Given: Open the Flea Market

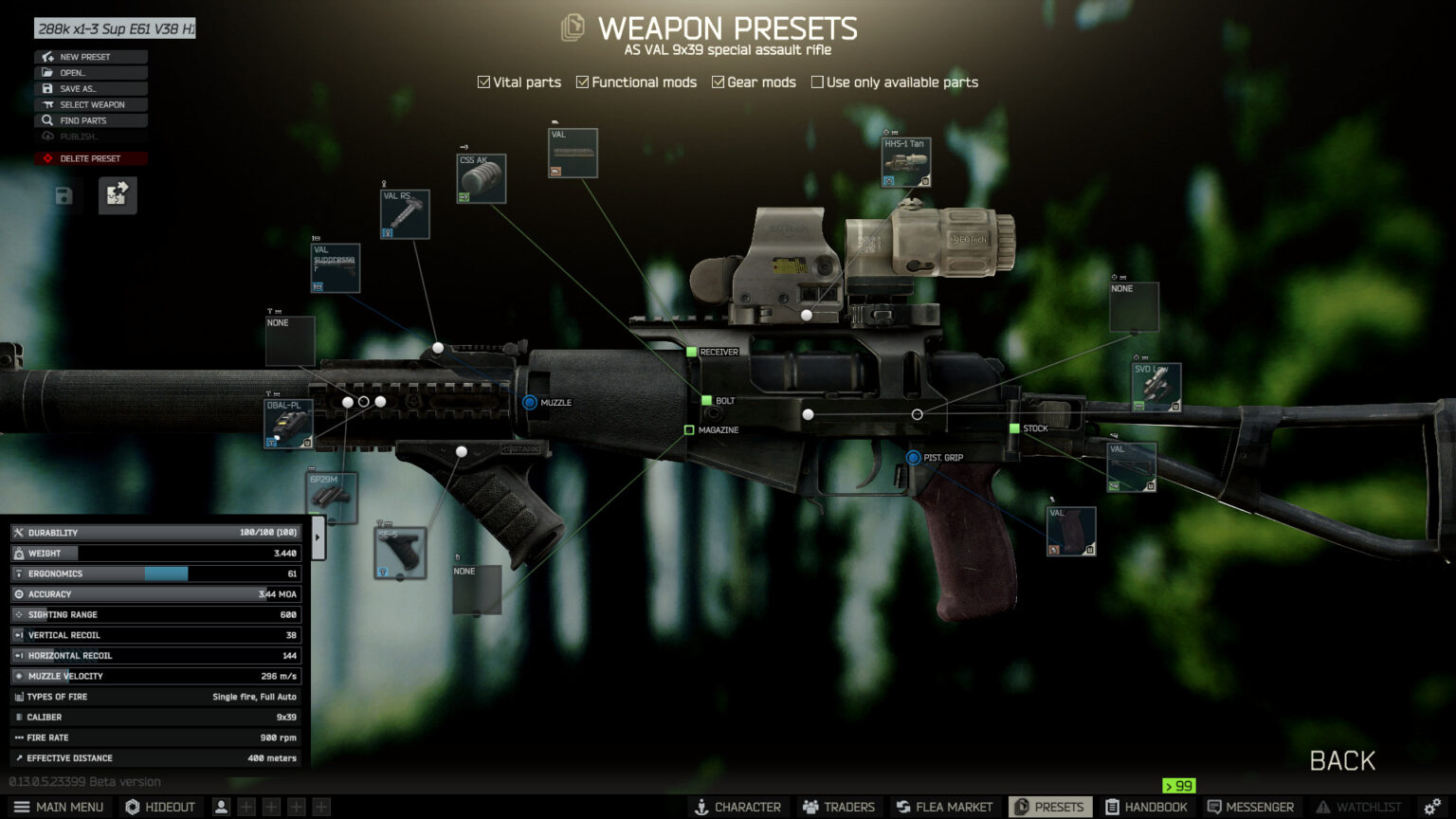Looking at the screenshot, I should click(x=944, y=807).
